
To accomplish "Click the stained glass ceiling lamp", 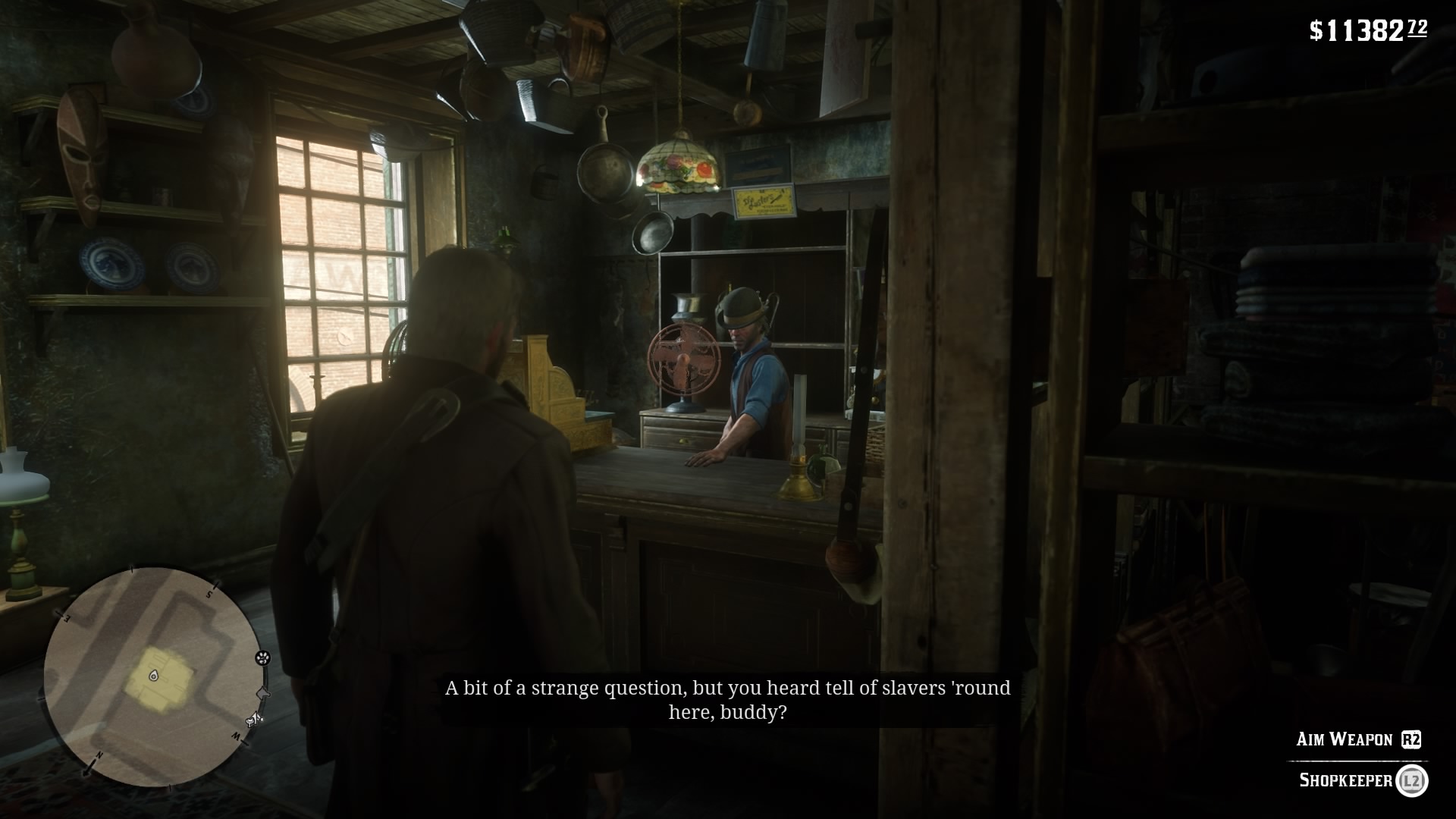I will click(677, 163).
